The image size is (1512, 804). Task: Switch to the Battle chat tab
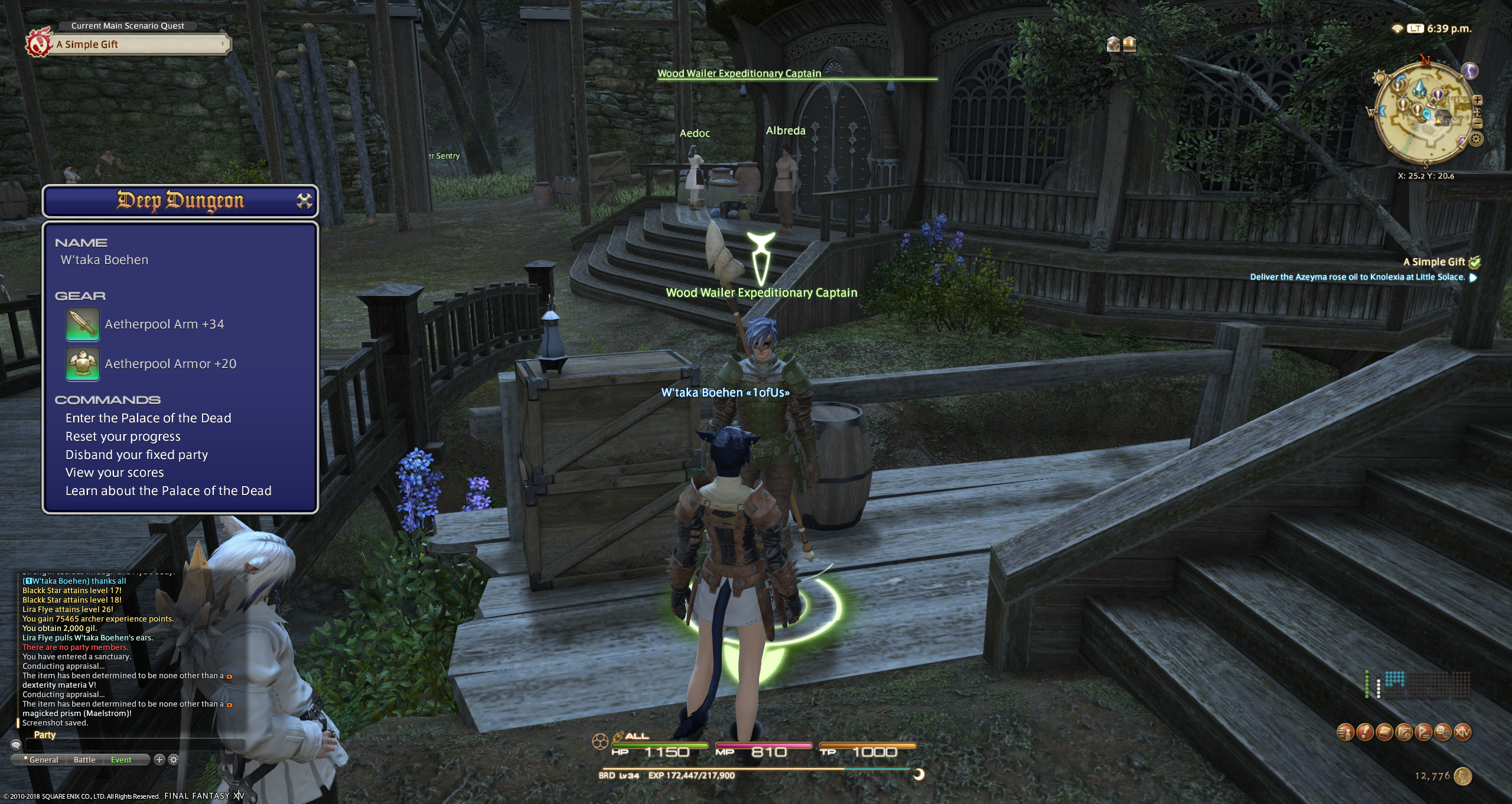(84, 760)
